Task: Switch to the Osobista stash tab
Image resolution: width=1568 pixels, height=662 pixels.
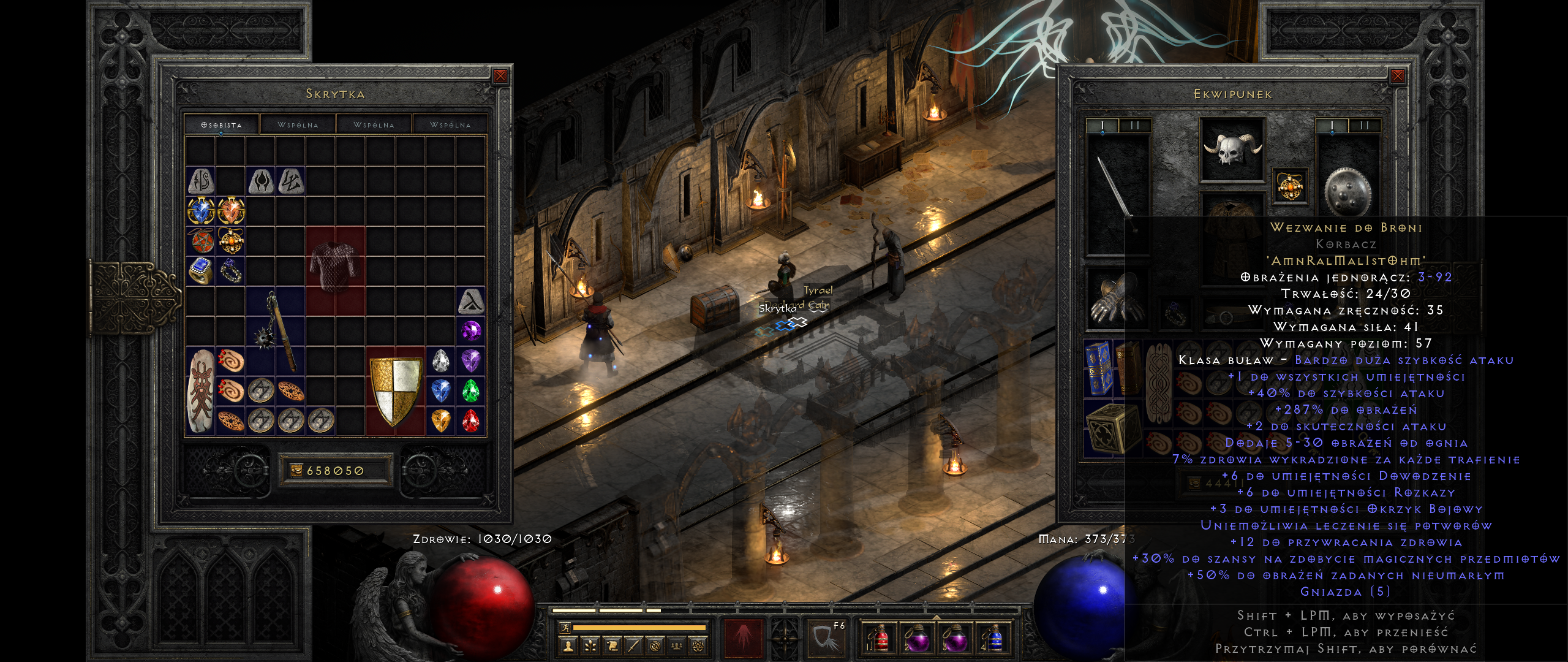Action: pos(222,124)
